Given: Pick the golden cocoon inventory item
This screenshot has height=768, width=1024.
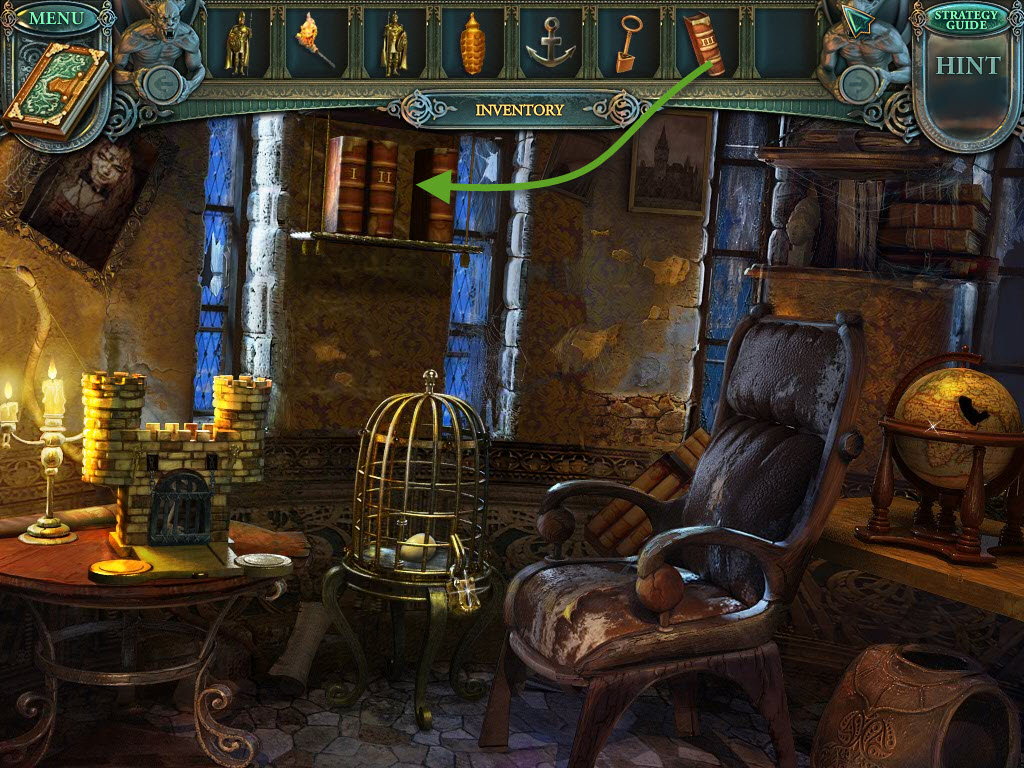Looking at the screenshot, I should (473, 45).
